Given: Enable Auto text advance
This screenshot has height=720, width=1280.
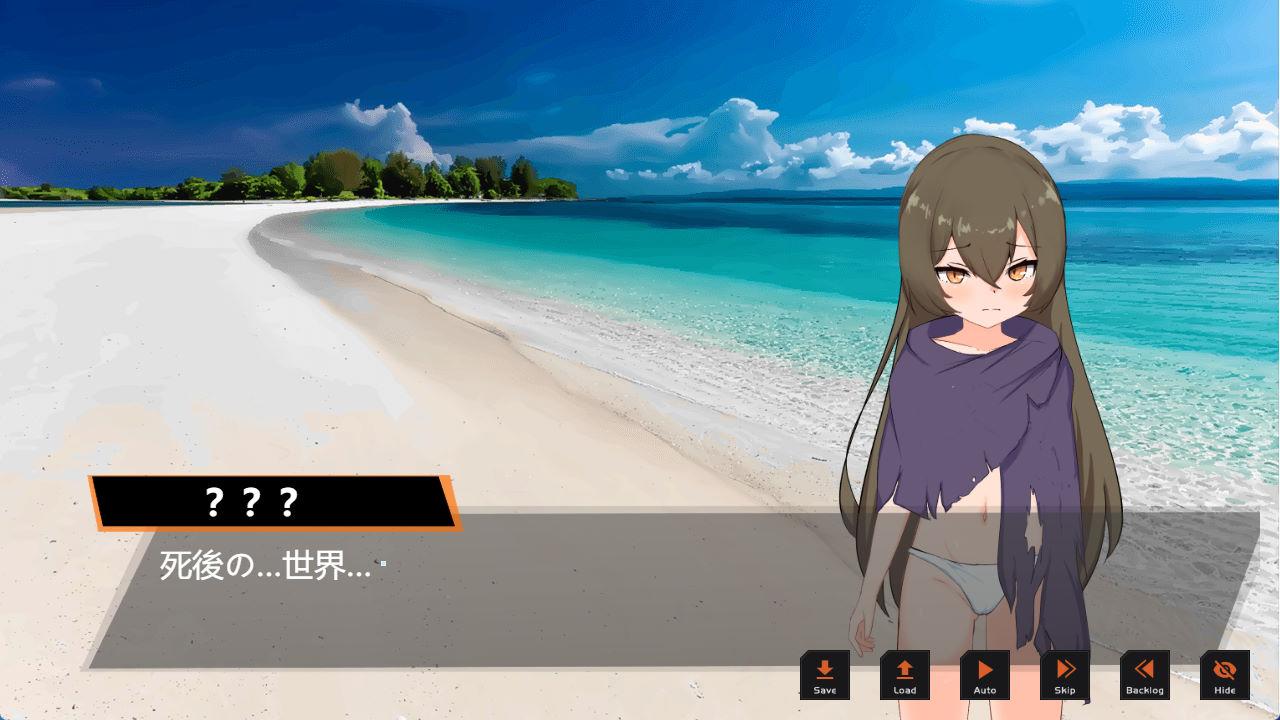Looking at the screenshot, I should click(985, 675).
